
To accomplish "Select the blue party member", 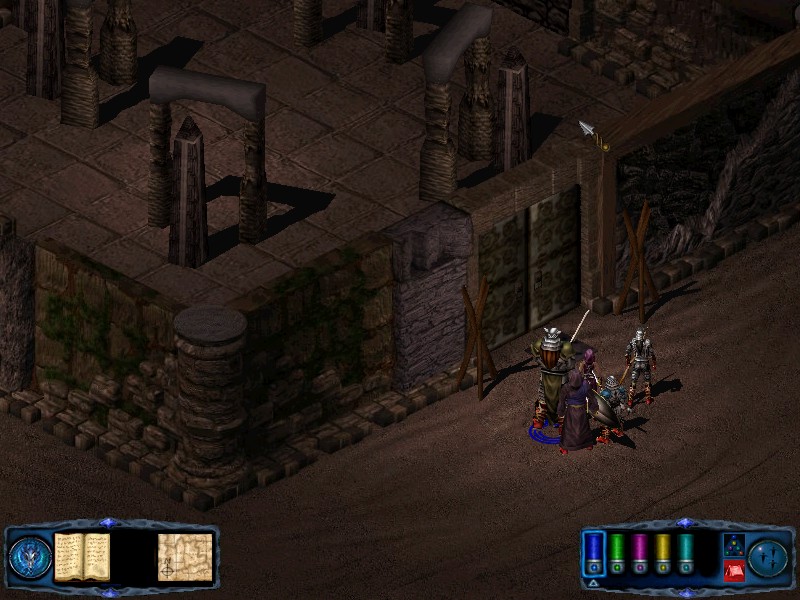I will [594, 553].
